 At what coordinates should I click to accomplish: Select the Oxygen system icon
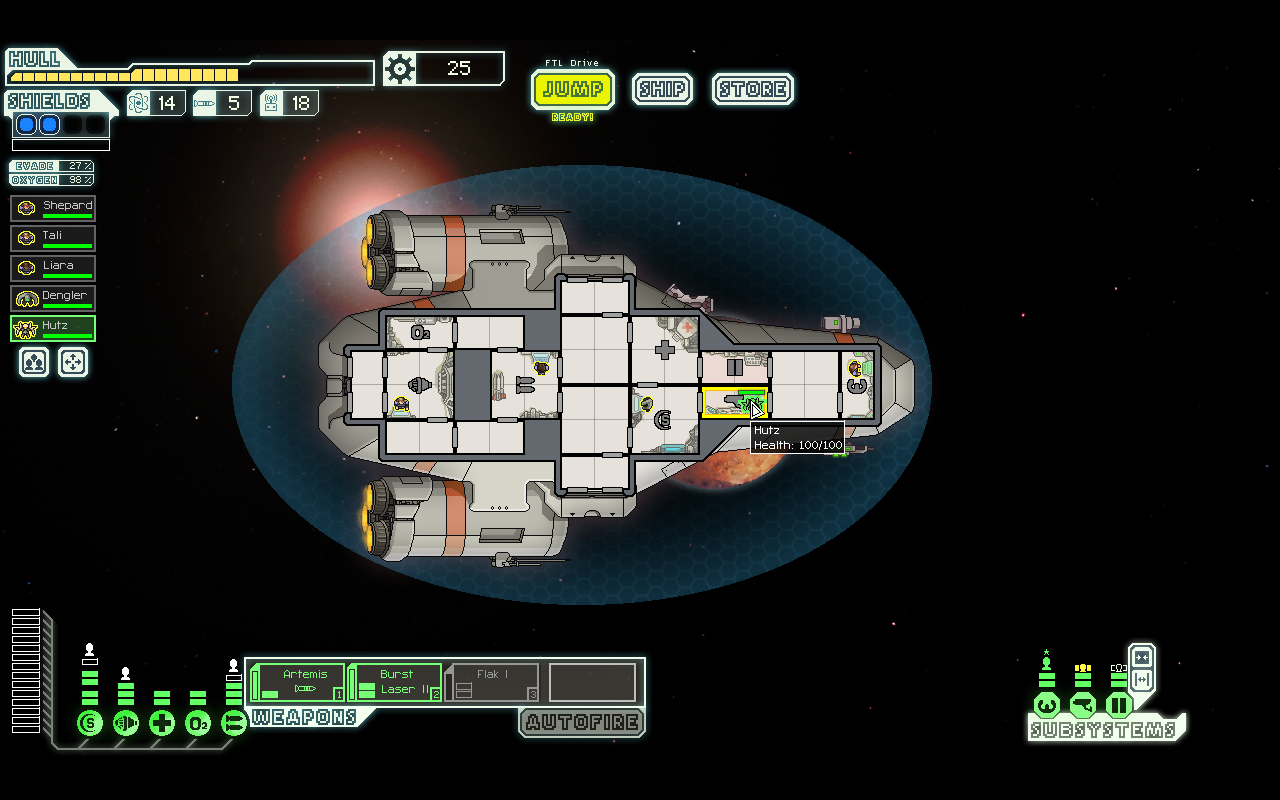[196, 722]
